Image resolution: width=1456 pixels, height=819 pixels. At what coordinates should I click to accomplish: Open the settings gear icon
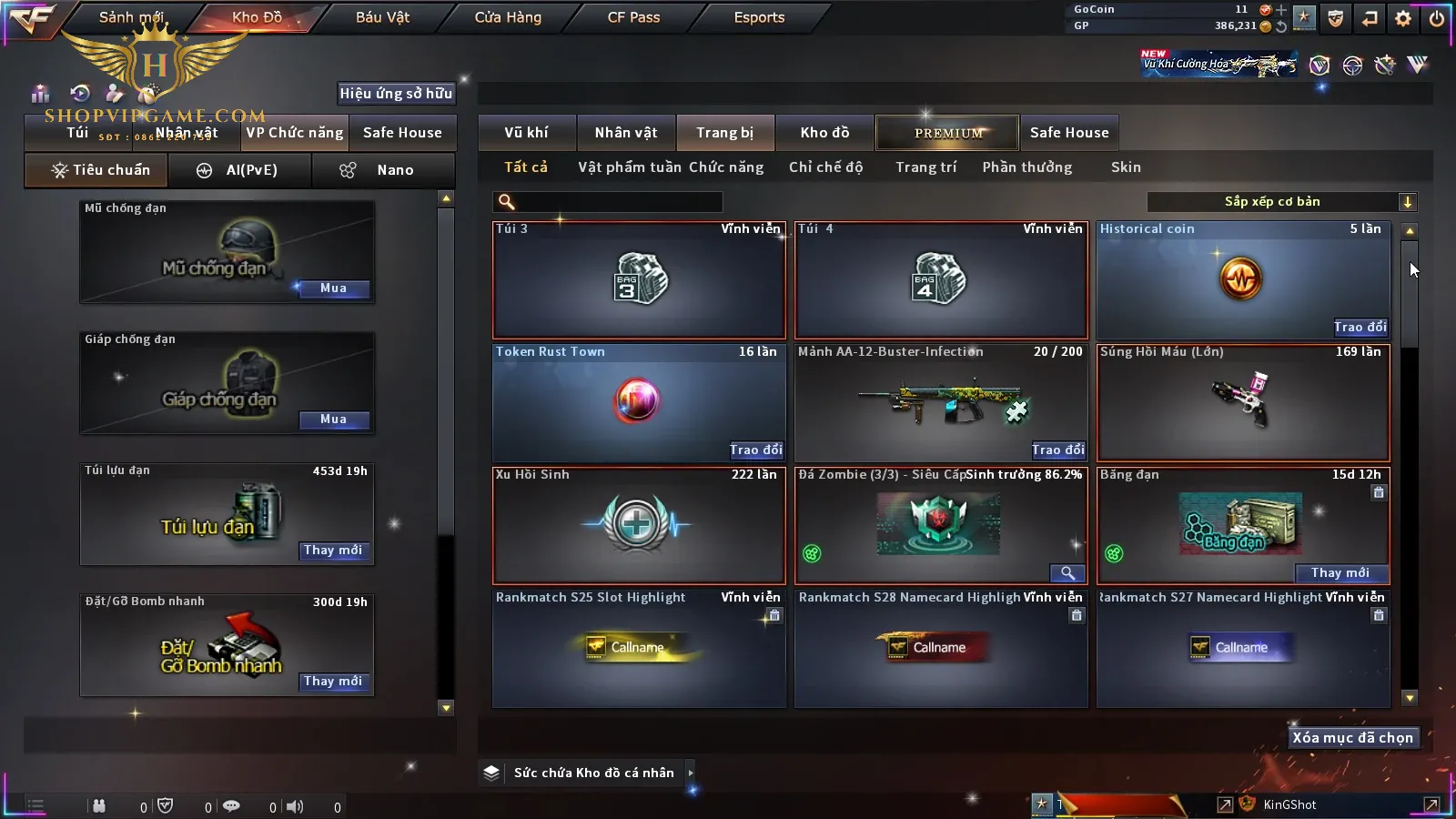[1403, 18]
